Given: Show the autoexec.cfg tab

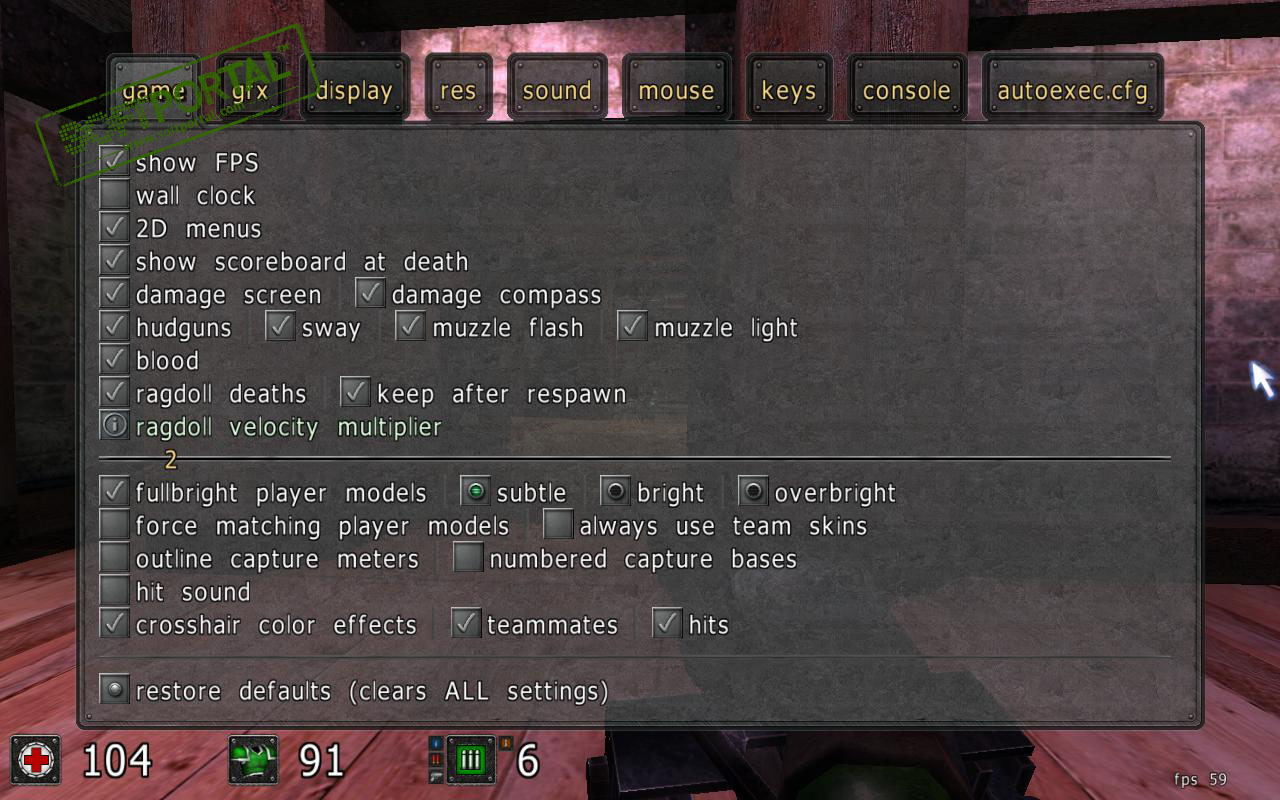Looking at the screenshot, I should (1072, 91).
